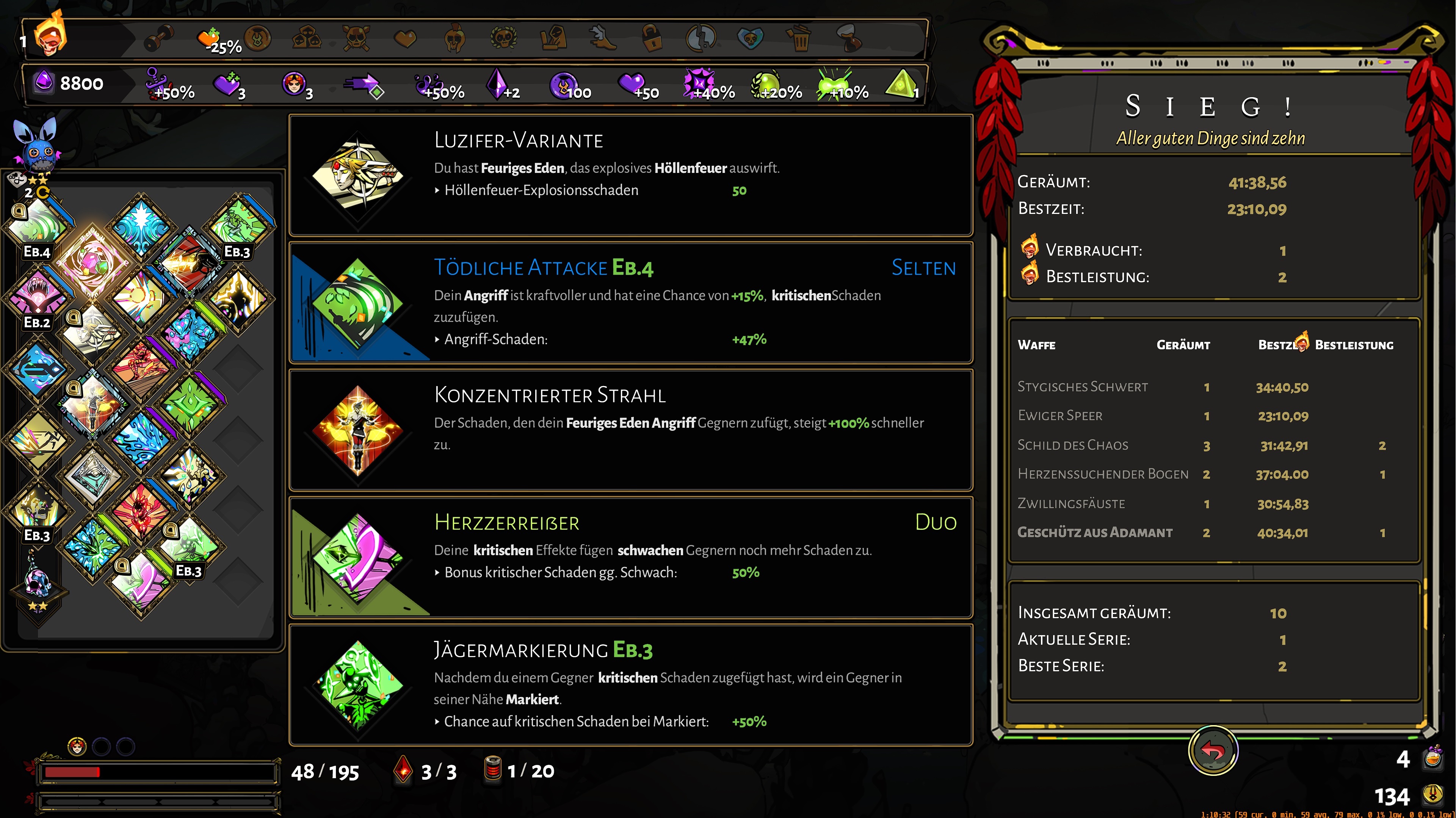Image resolution: width=1456 pixels, height=818 pixels.
Task: Select the Konzentrierter Strahl entry
Action: (x=630, y=430)
